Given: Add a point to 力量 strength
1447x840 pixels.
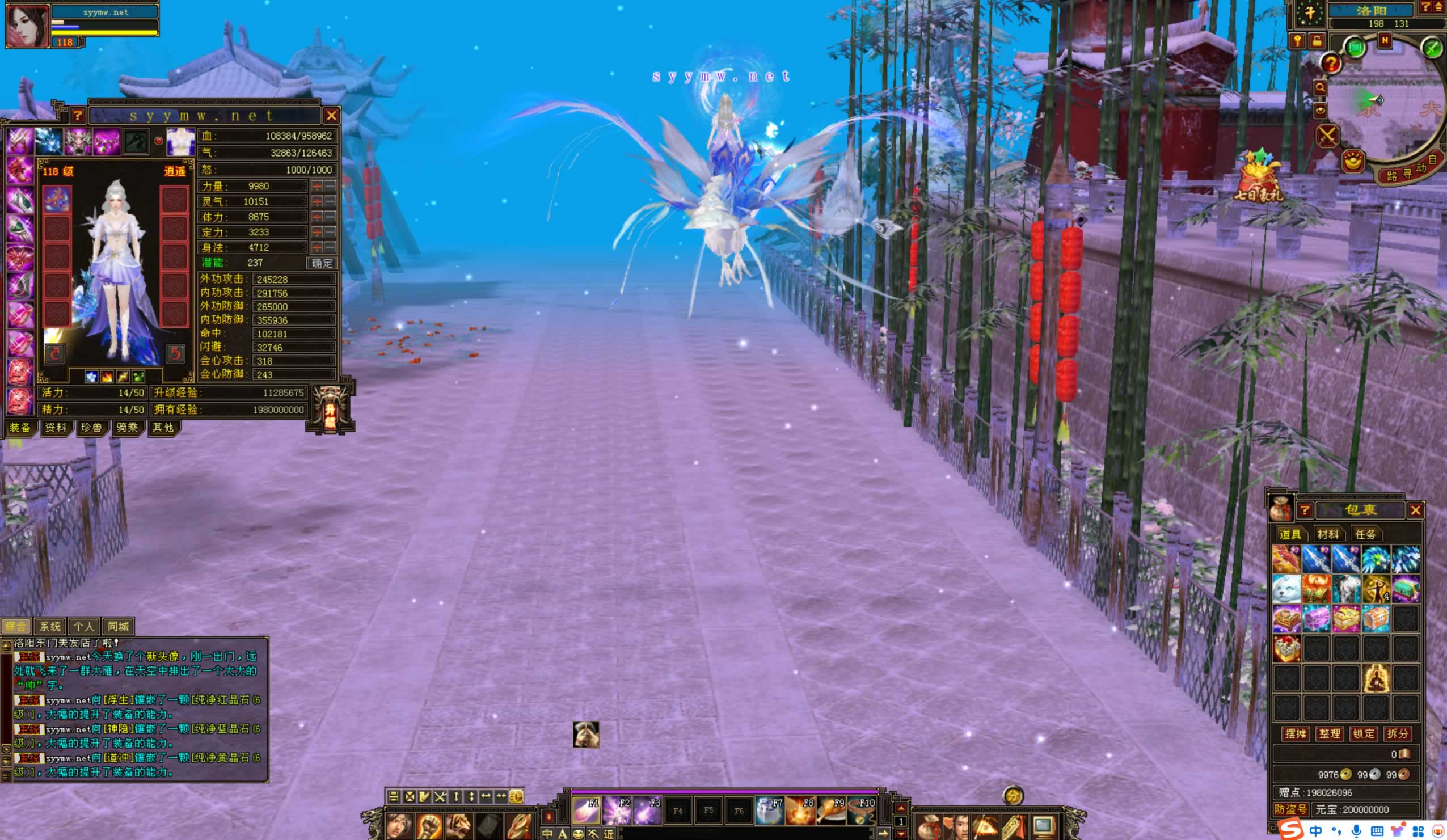Looking at the screenshot, I should tap(317, 186).
